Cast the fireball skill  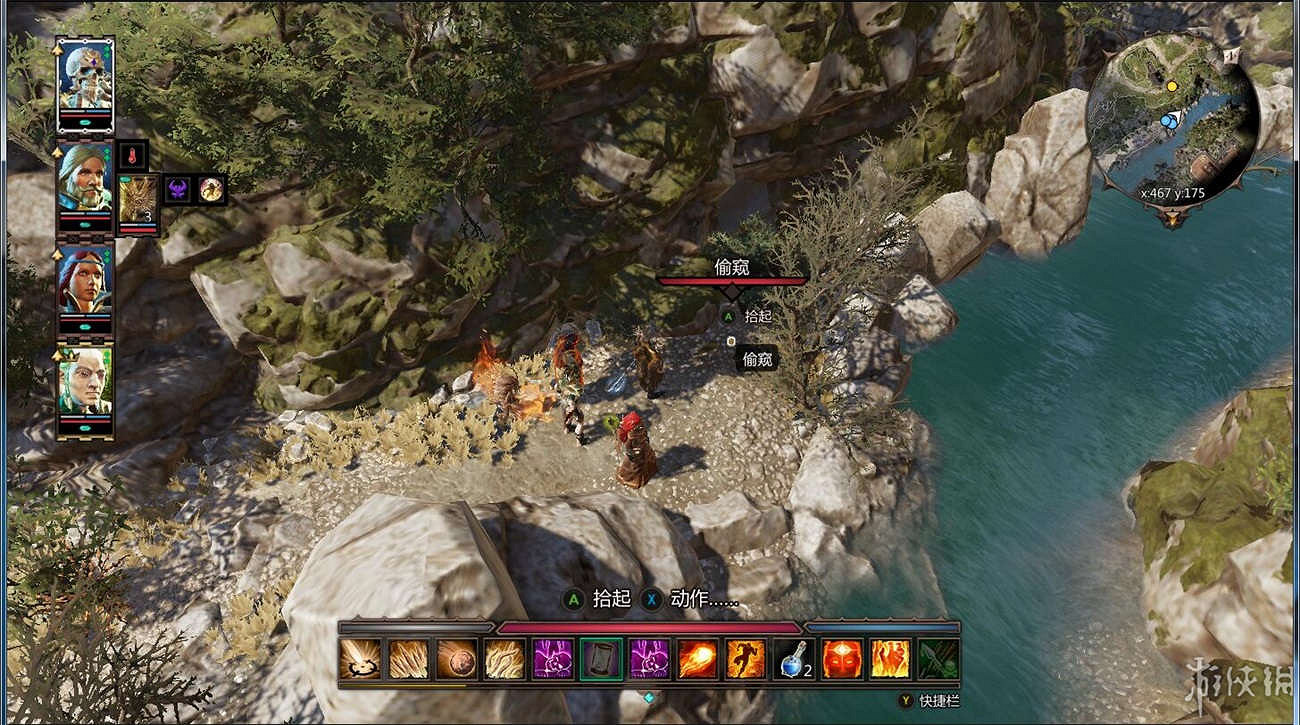pos(697,659)
